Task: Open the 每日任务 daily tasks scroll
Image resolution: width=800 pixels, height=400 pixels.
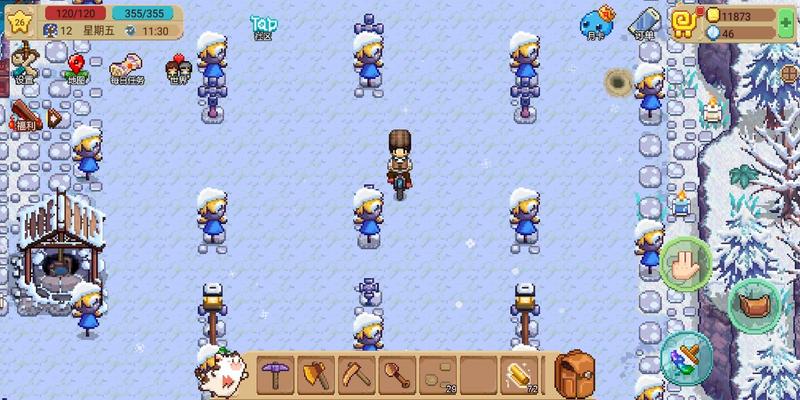Action: click(127, 68)
